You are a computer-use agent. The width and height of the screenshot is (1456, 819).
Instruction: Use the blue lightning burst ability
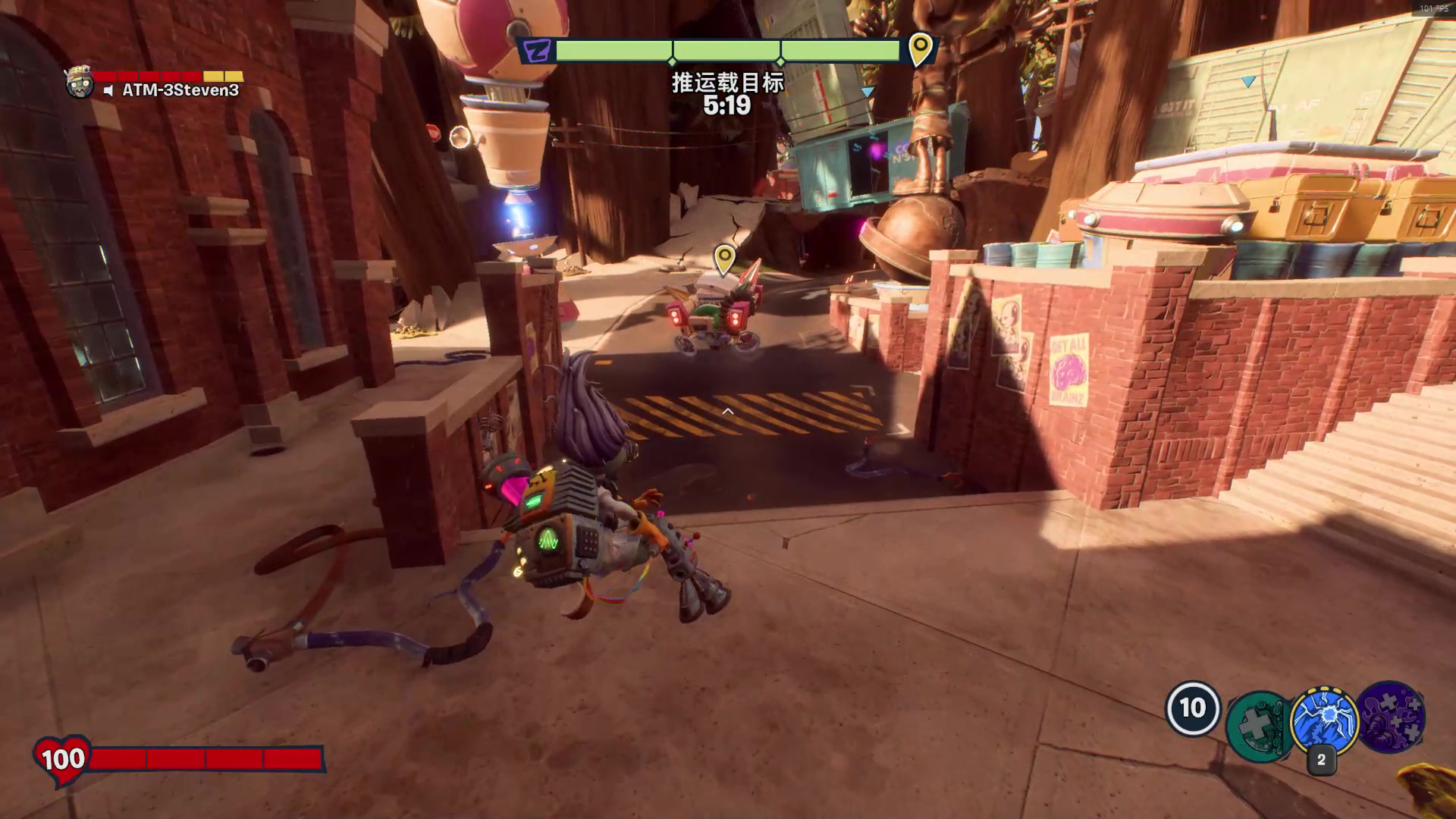(1324, 720)
